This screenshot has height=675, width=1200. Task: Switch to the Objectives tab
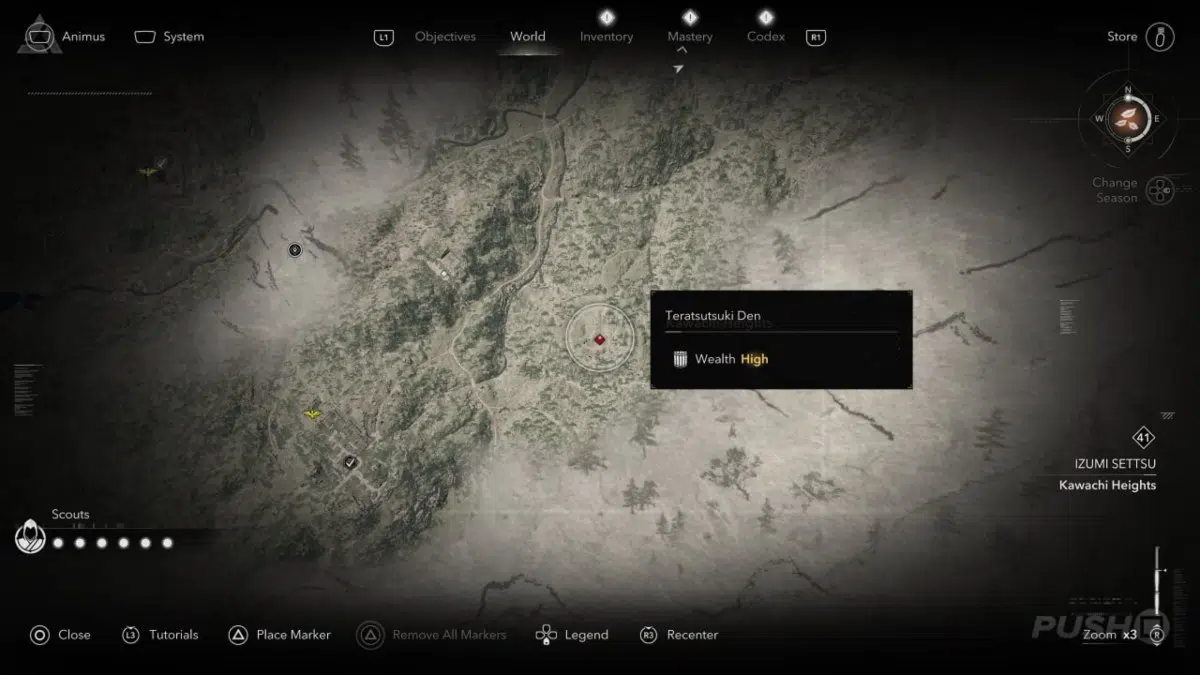click(445, 37)
